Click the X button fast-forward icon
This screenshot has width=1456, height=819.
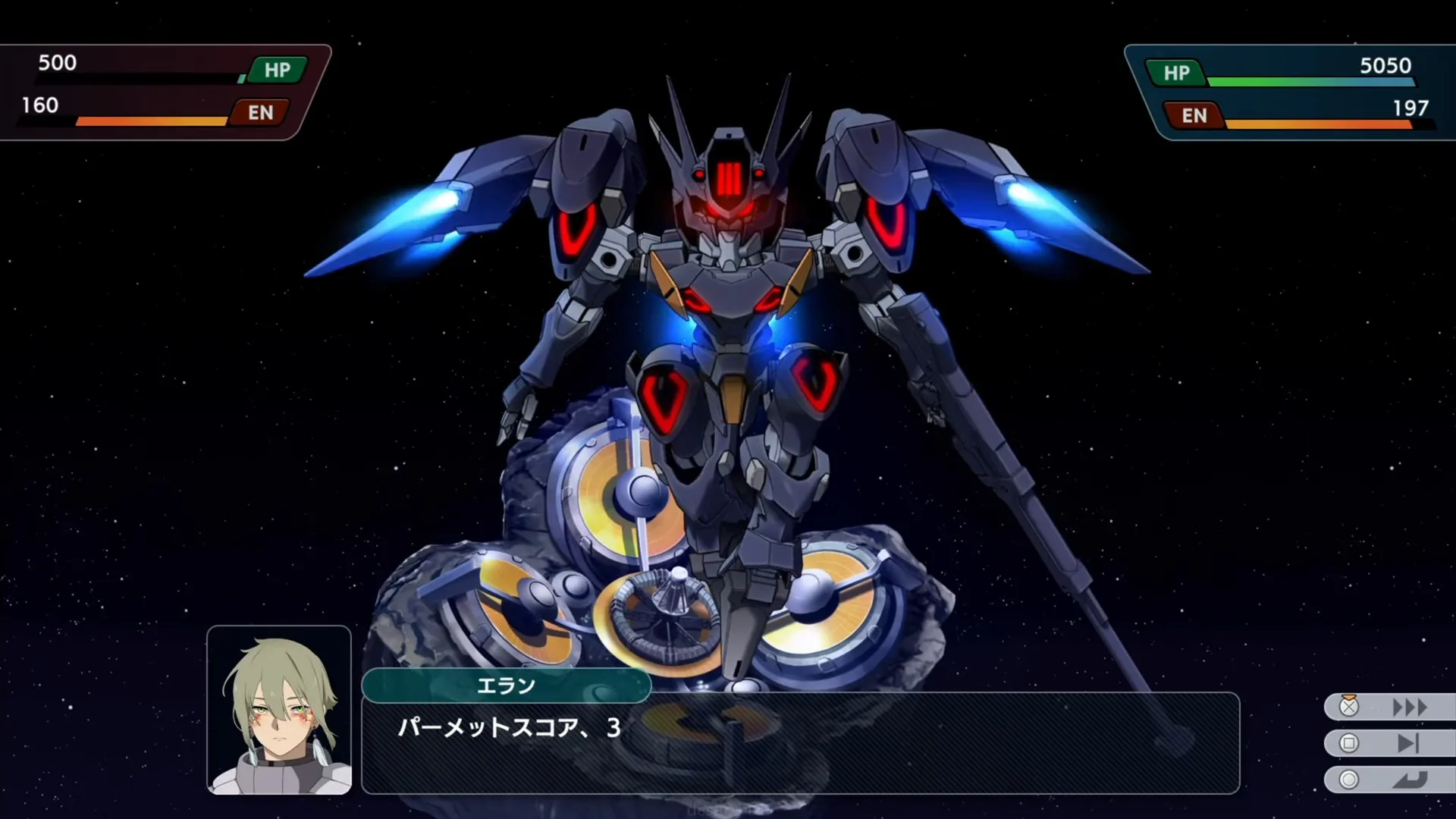coord(1348,708)
